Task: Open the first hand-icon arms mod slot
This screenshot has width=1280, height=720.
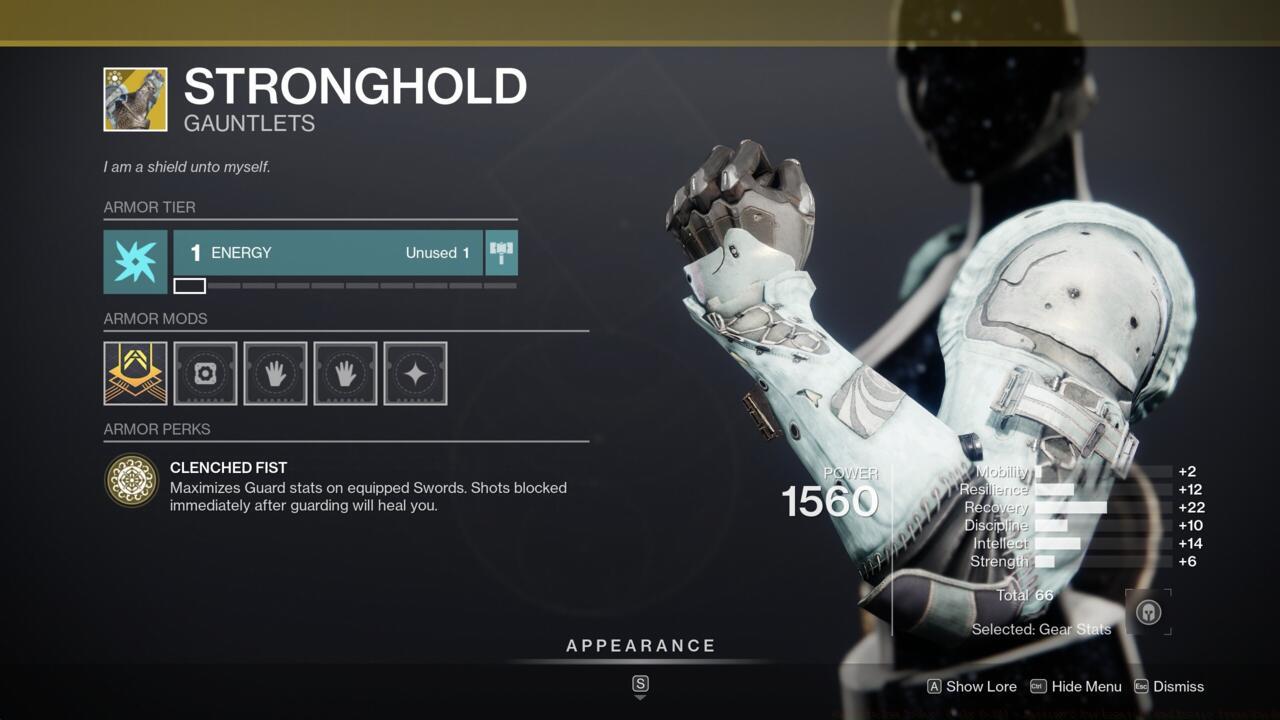Action: pos(275,373)
